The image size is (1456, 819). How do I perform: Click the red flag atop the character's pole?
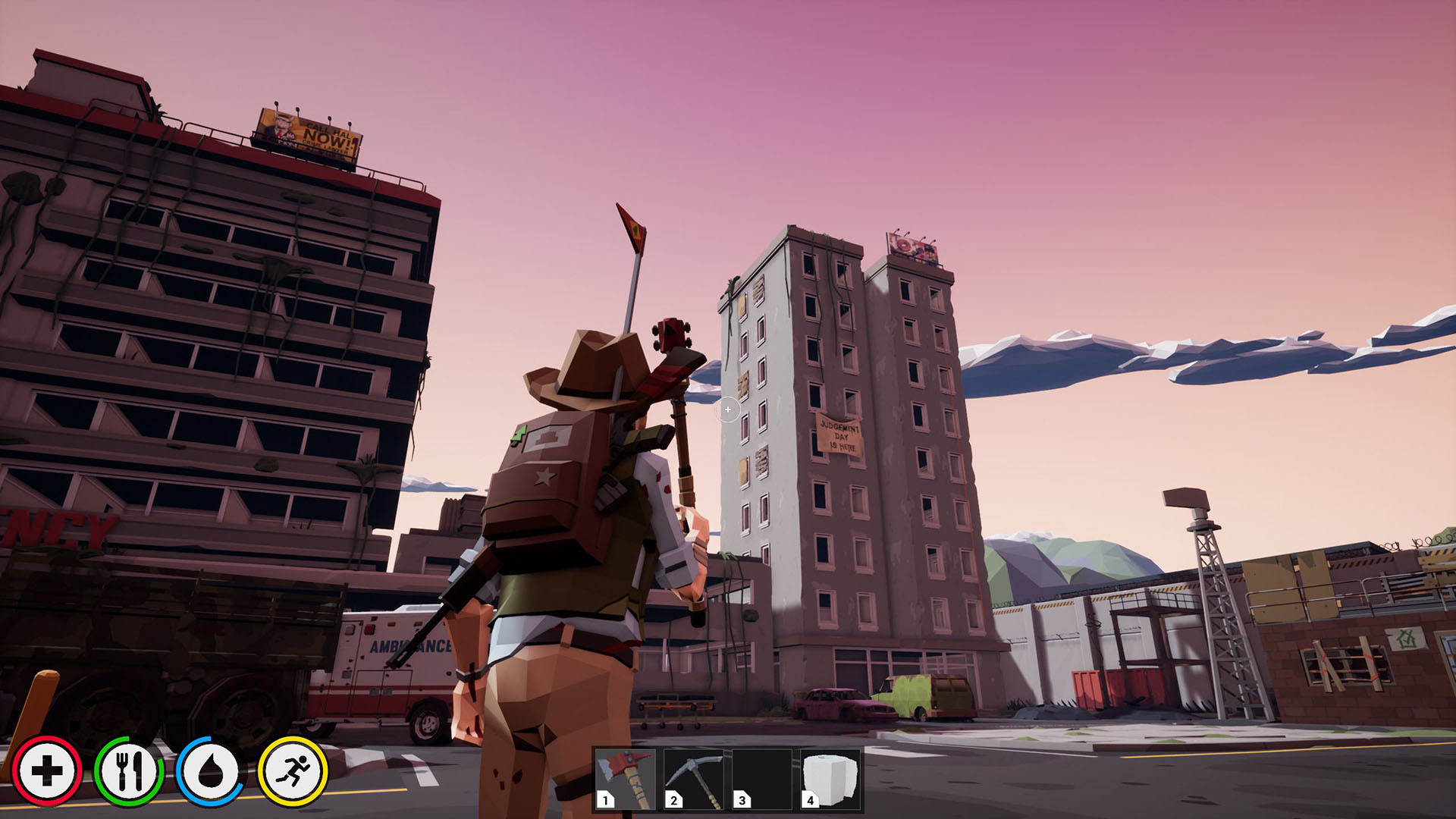[x=632, y=227]
